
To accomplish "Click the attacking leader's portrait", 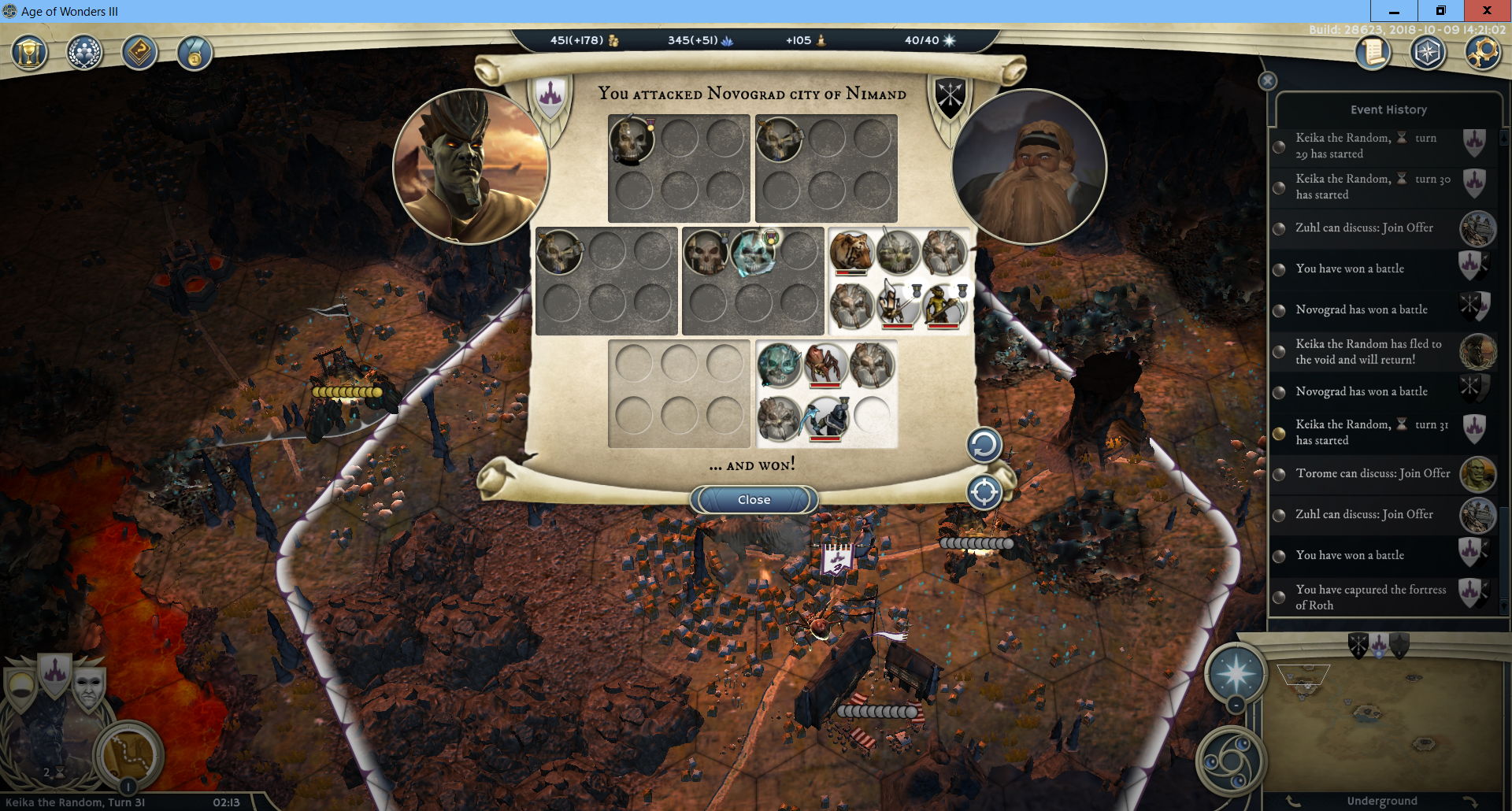I will pos(470,167).
